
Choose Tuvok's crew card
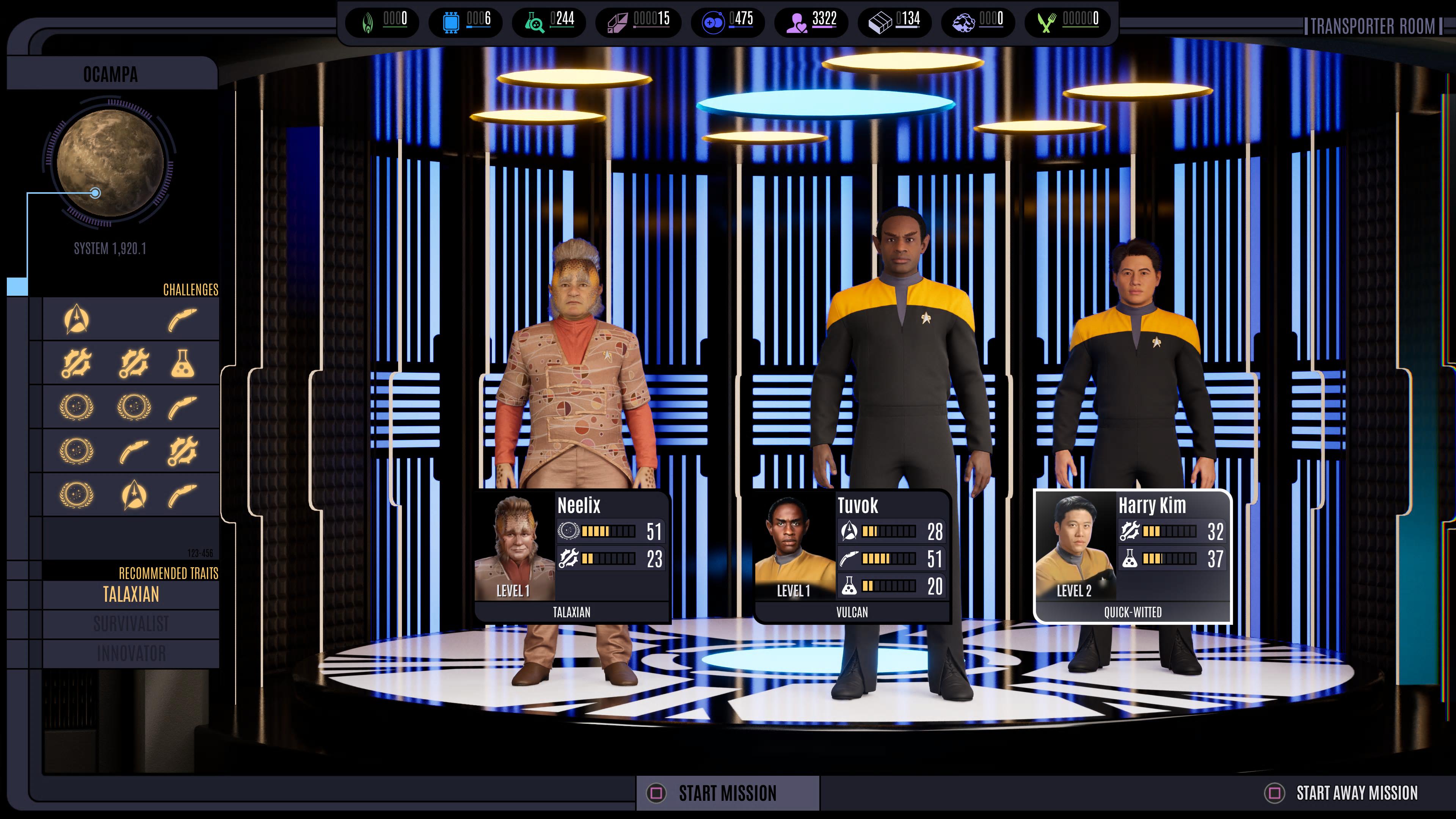[852, 556]
